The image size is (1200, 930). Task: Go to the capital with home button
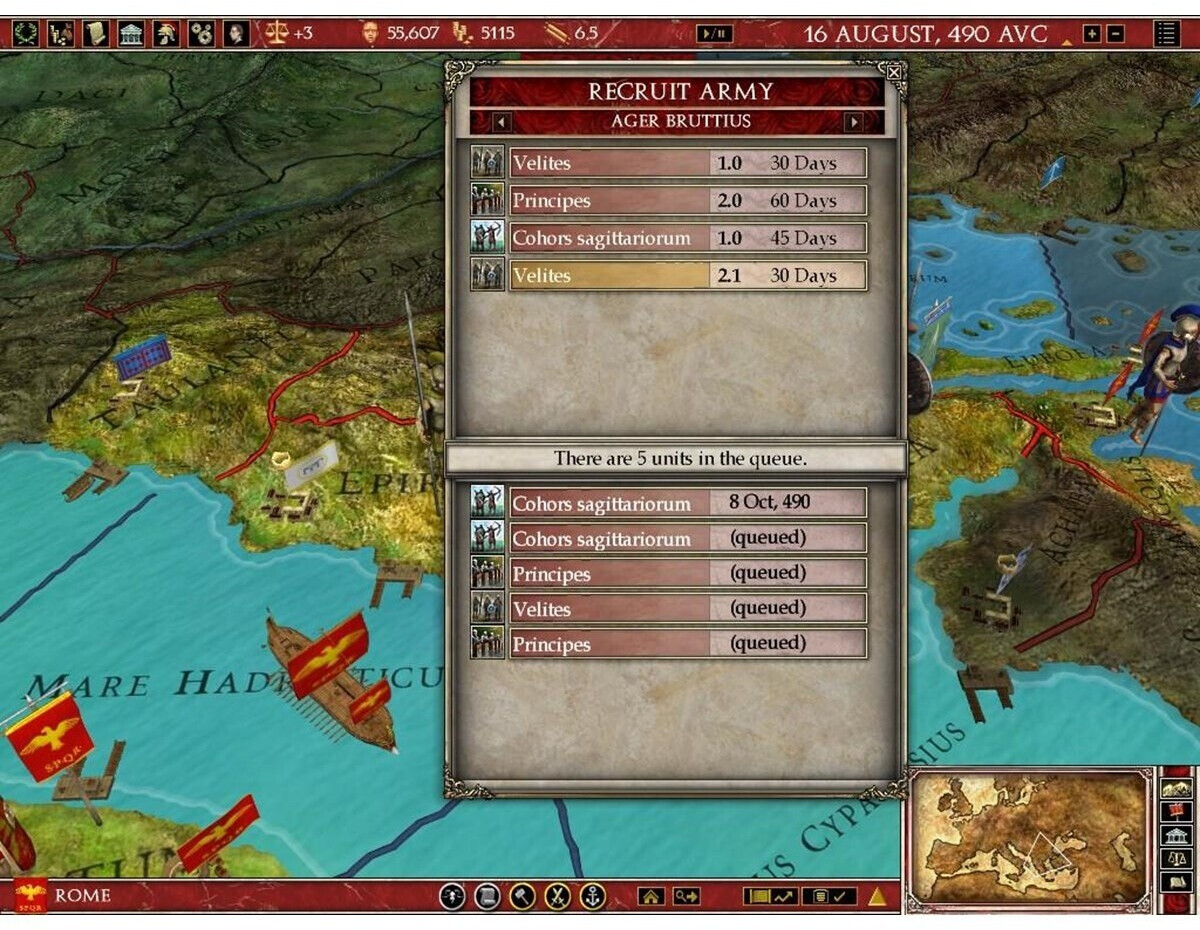[651, 897]
